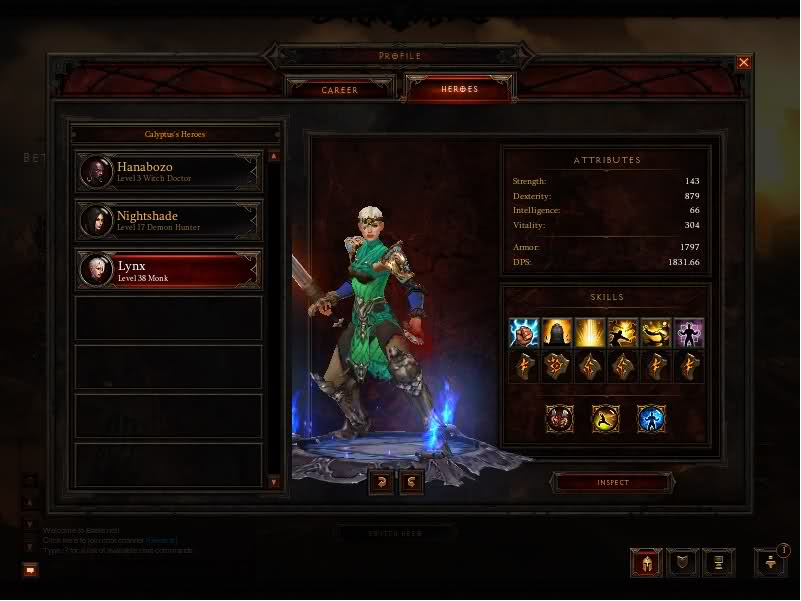The image size is (801, 601).
Task: View the yellow kicking monk passive skill
Action: (605, 418)
